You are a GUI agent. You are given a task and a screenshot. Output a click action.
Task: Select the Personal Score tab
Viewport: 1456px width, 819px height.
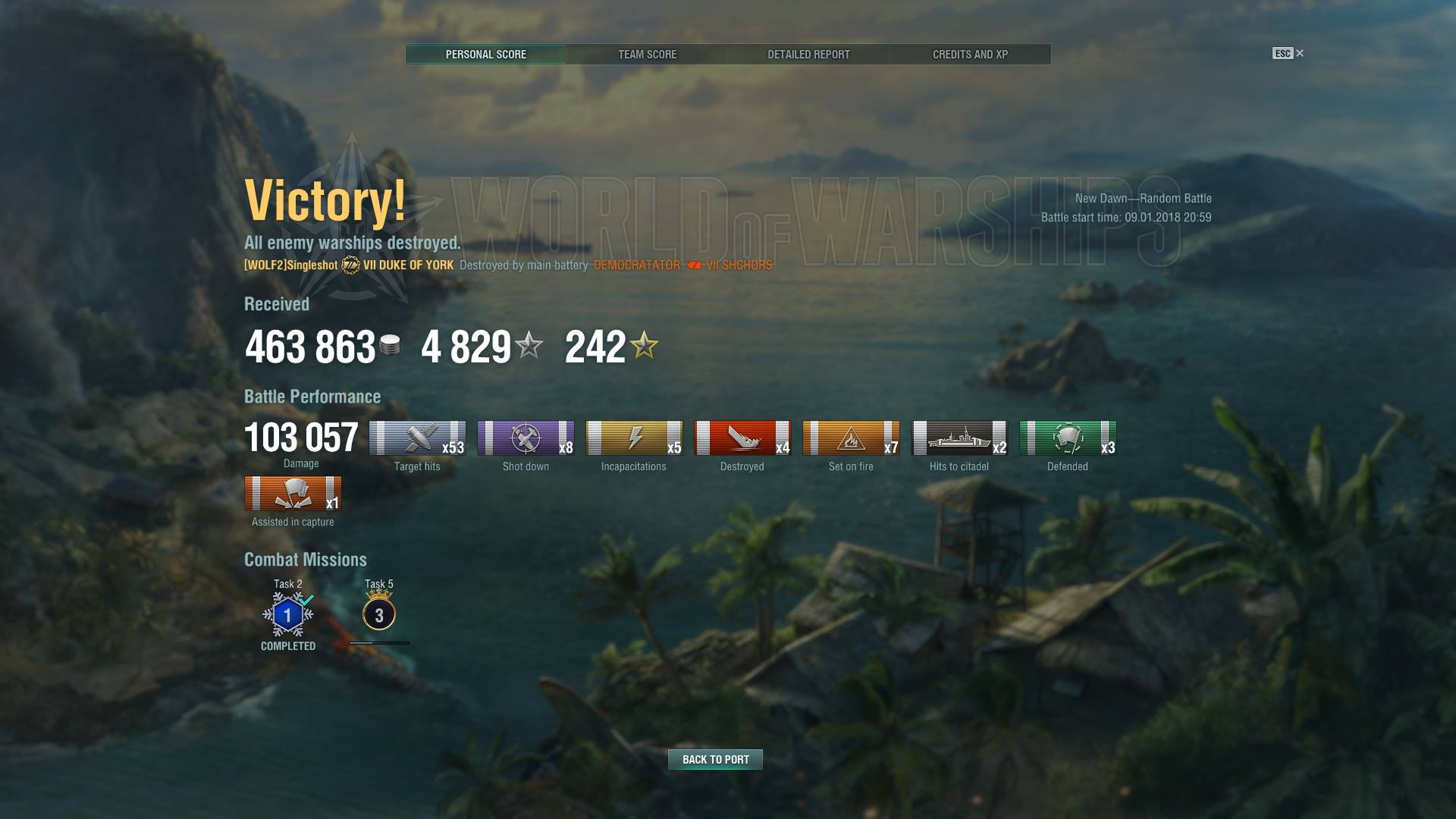coord(485,55)
